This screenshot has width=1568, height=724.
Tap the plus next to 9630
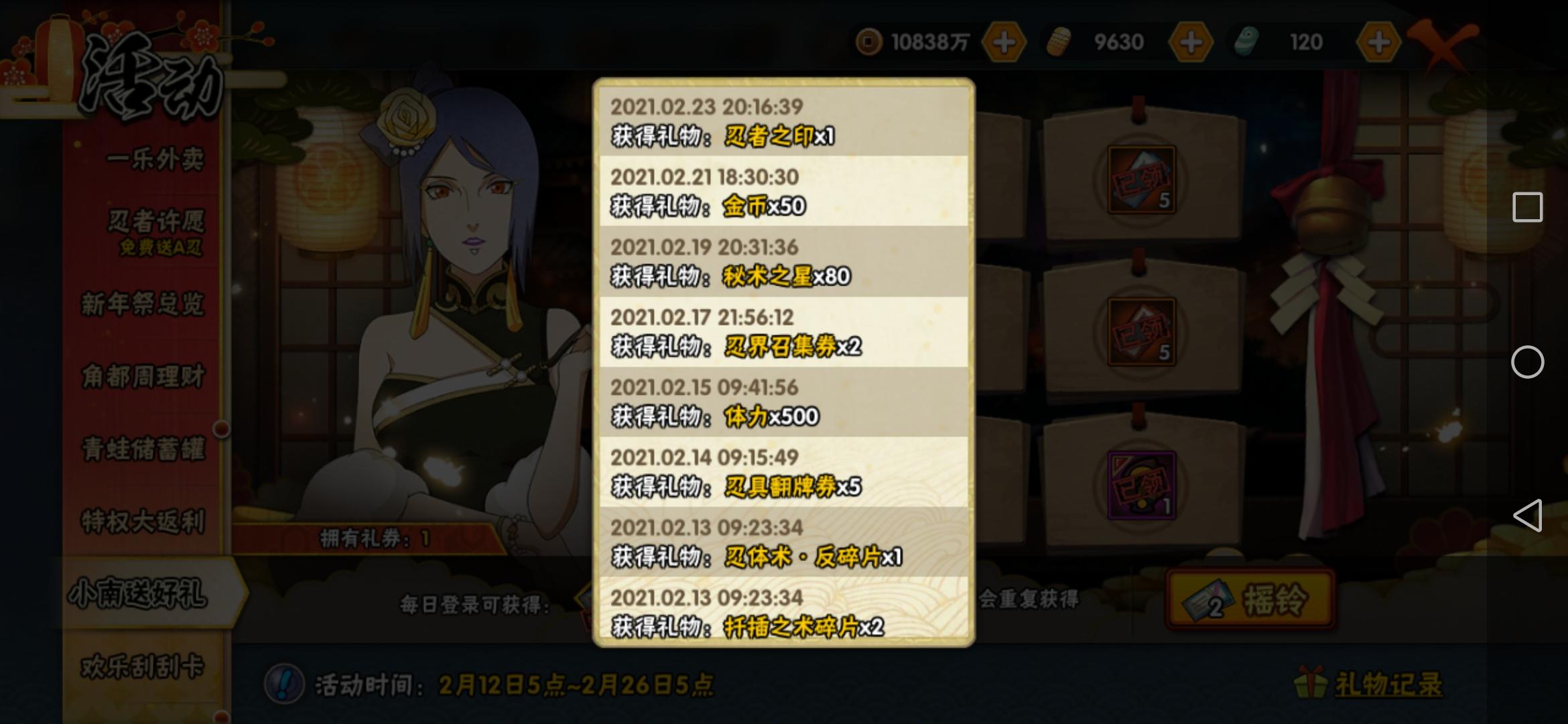point(1192,42)
